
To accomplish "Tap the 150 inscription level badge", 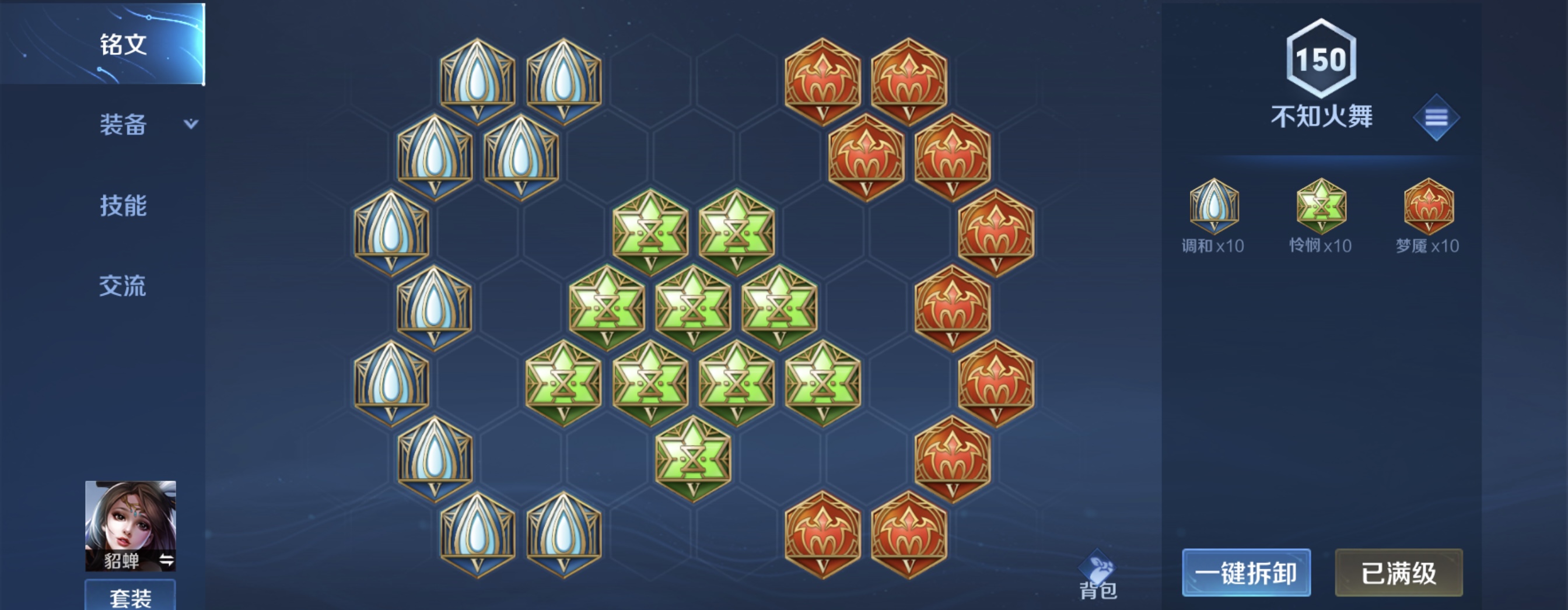I will coord(1321,59).
